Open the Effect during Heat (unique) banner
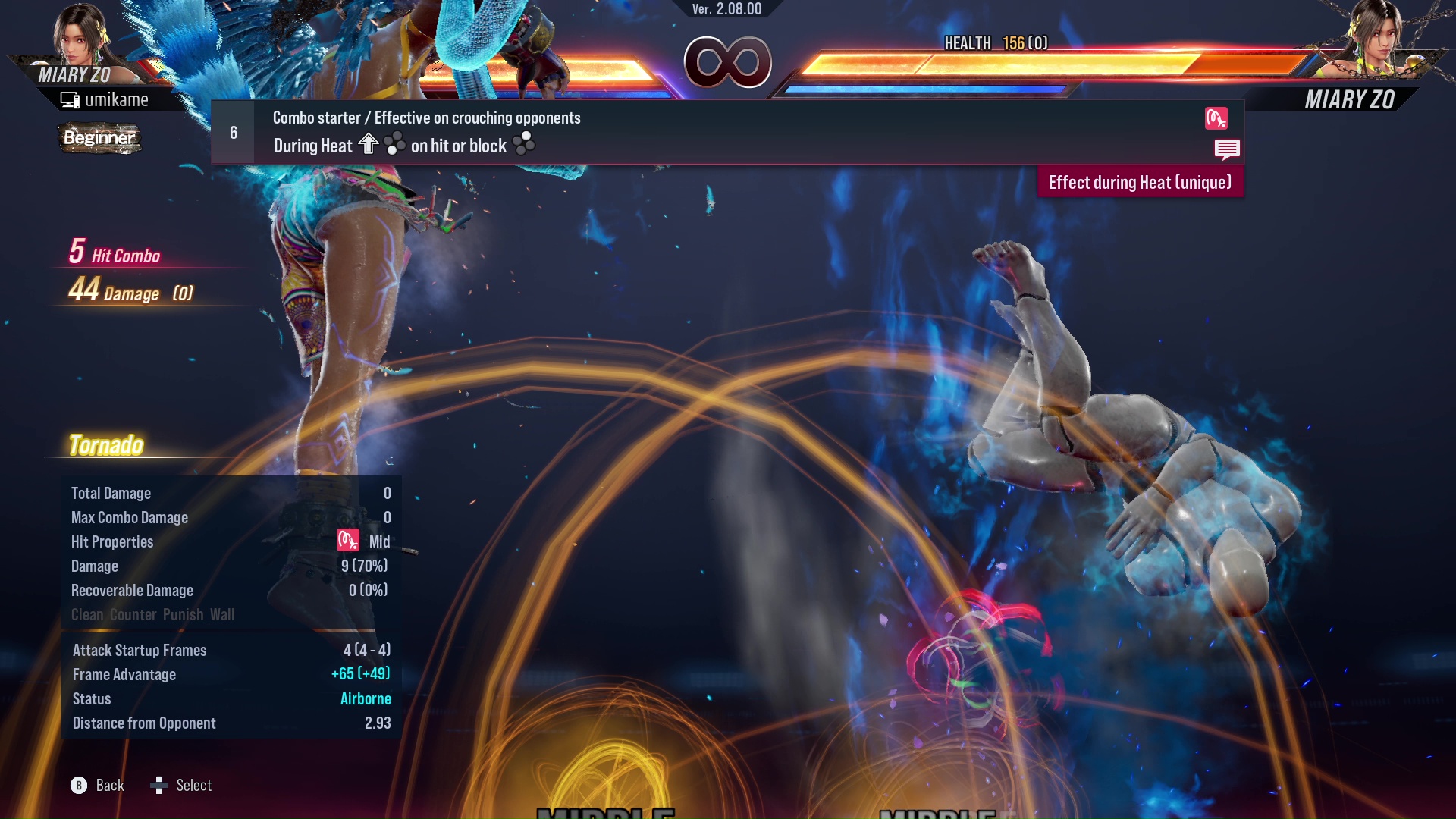 [1140, 182]
